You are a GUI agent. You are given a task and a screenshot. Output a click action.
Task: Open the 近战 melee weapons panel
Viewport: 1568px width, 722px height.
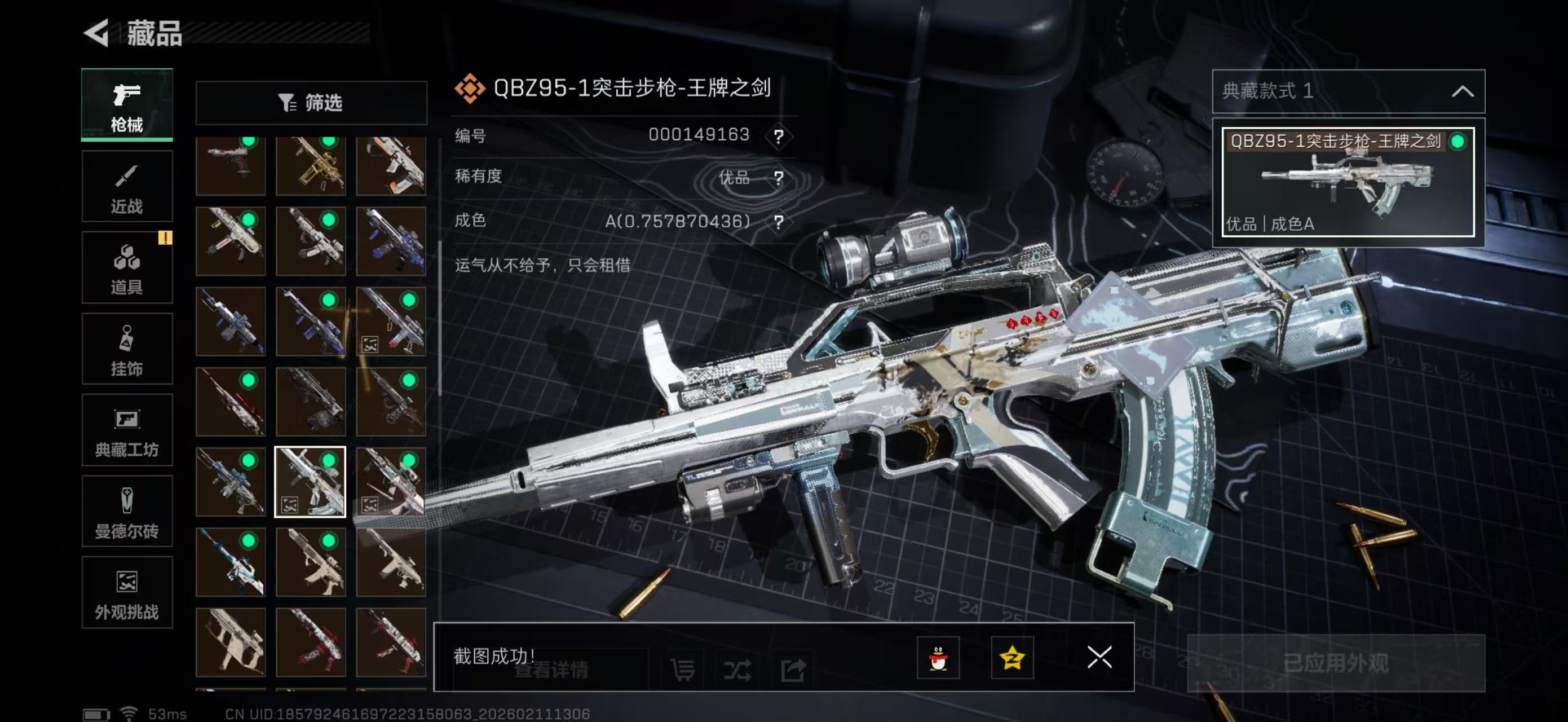(127, 186)
